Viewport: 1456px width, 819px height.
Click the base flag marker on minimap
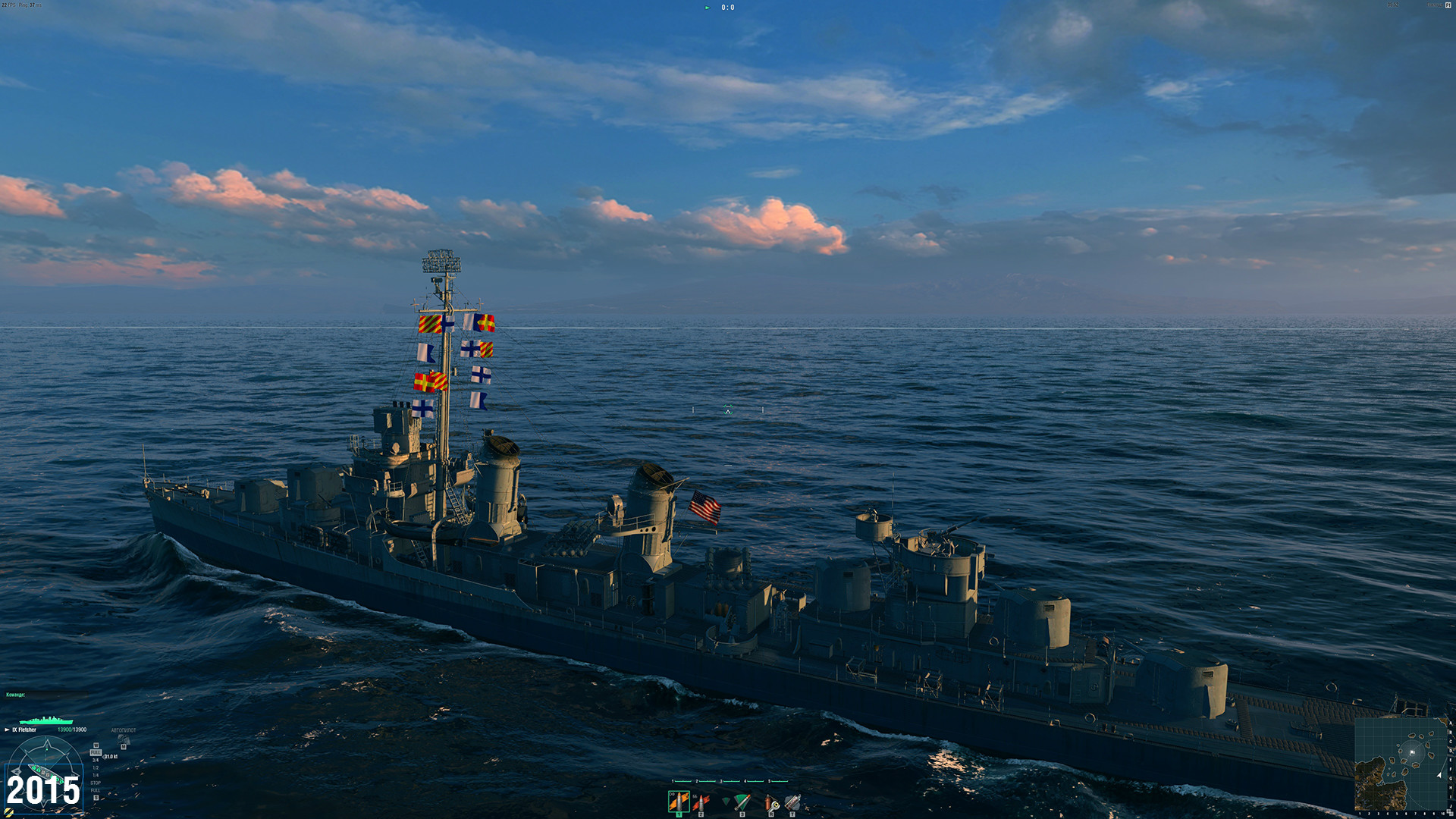[1412, 752]
